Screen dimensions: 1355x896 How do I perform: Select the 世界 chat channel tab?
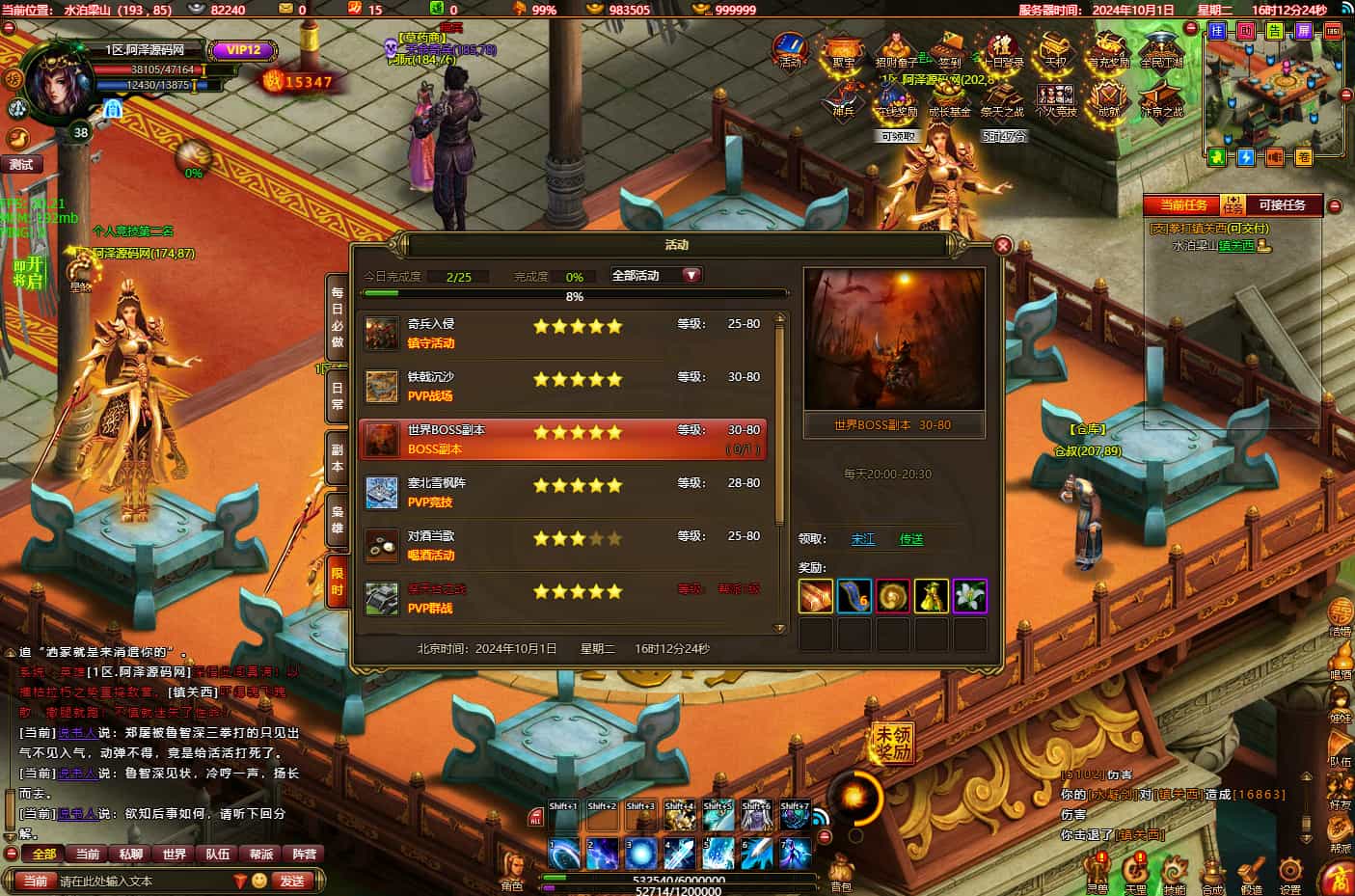tap(175, 854)
